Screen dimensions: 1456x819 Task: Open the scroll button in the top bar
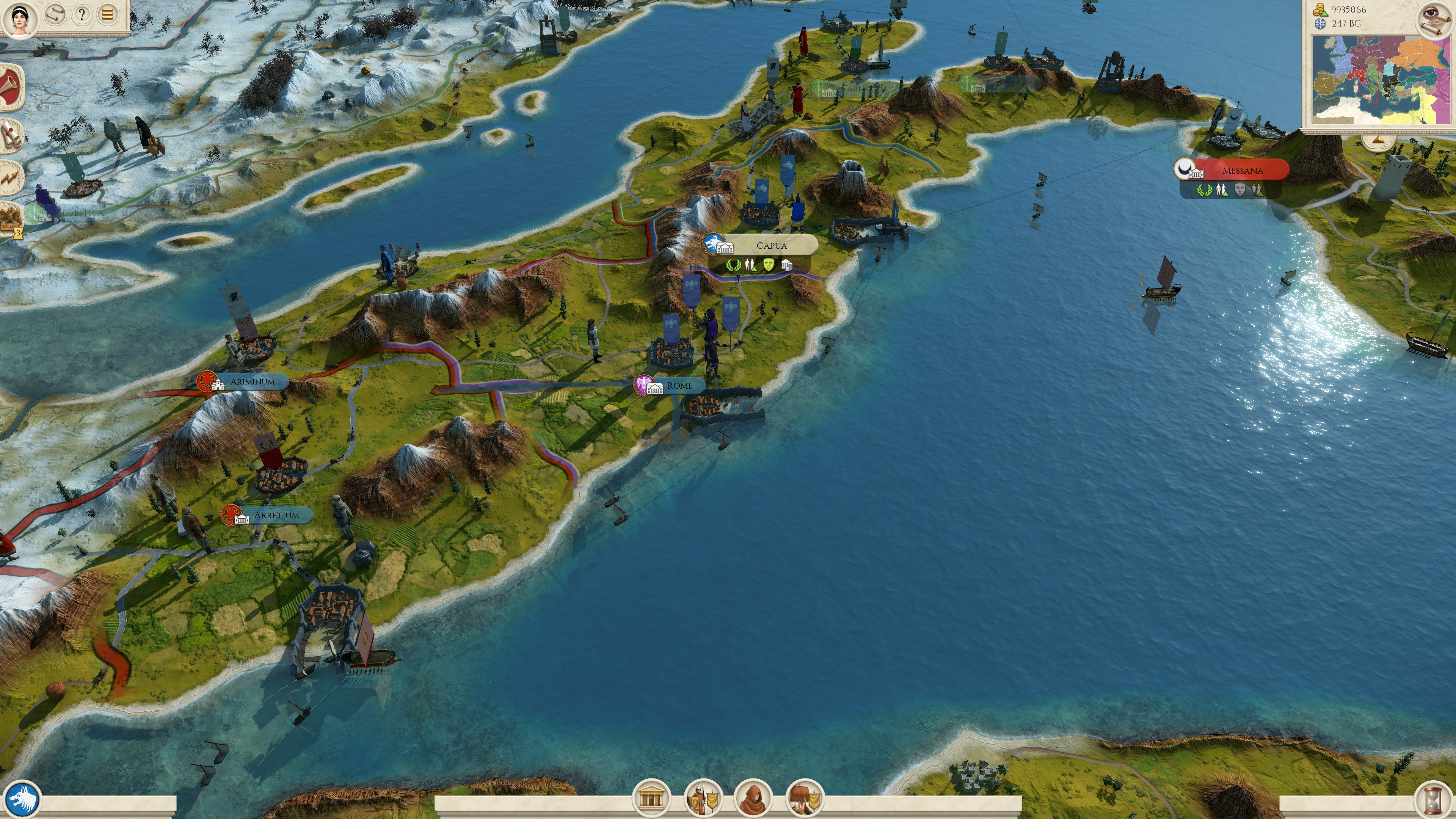coord(55,14)
